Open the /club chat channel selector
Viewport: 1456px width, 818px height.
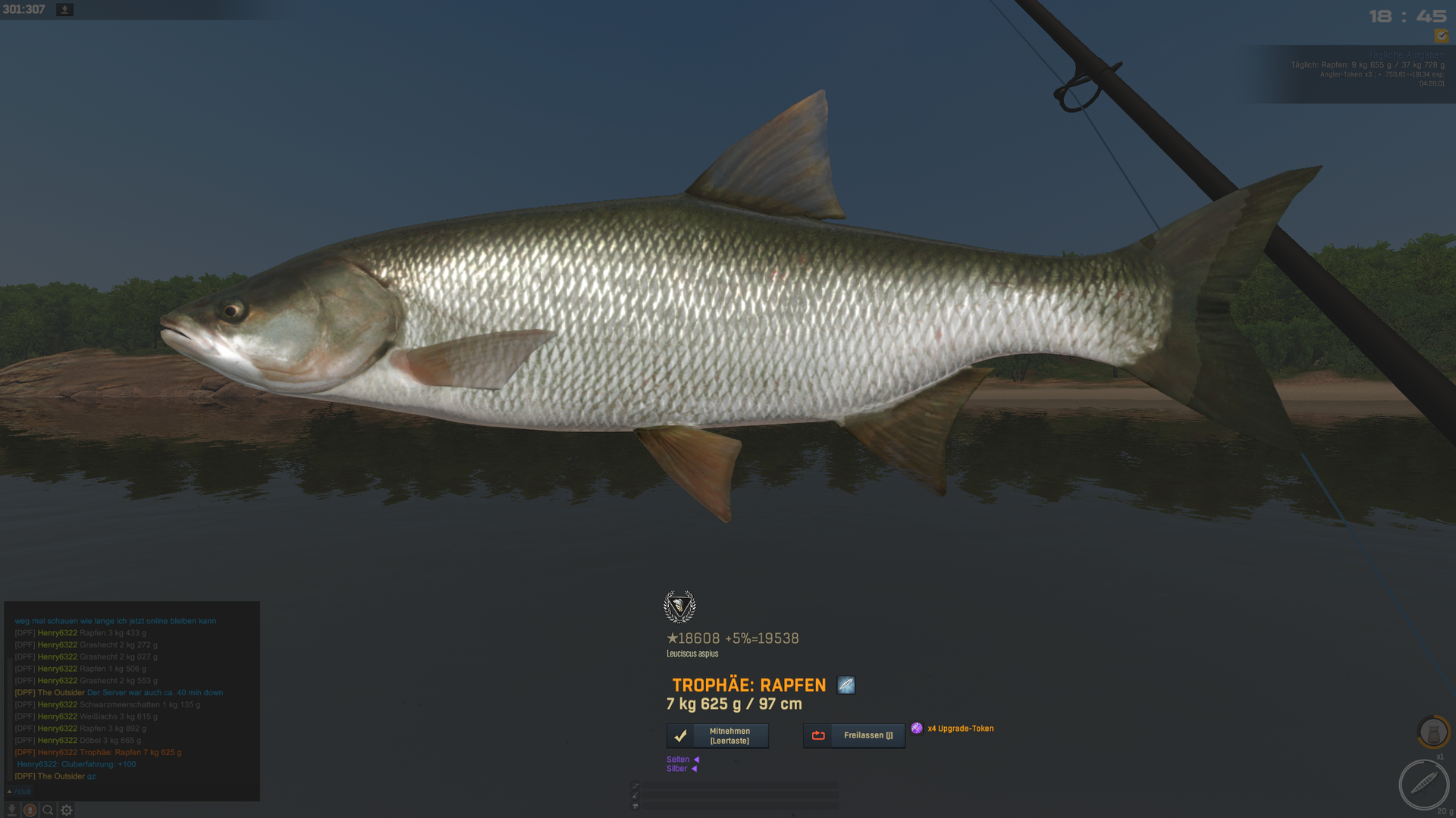[21, 791]
